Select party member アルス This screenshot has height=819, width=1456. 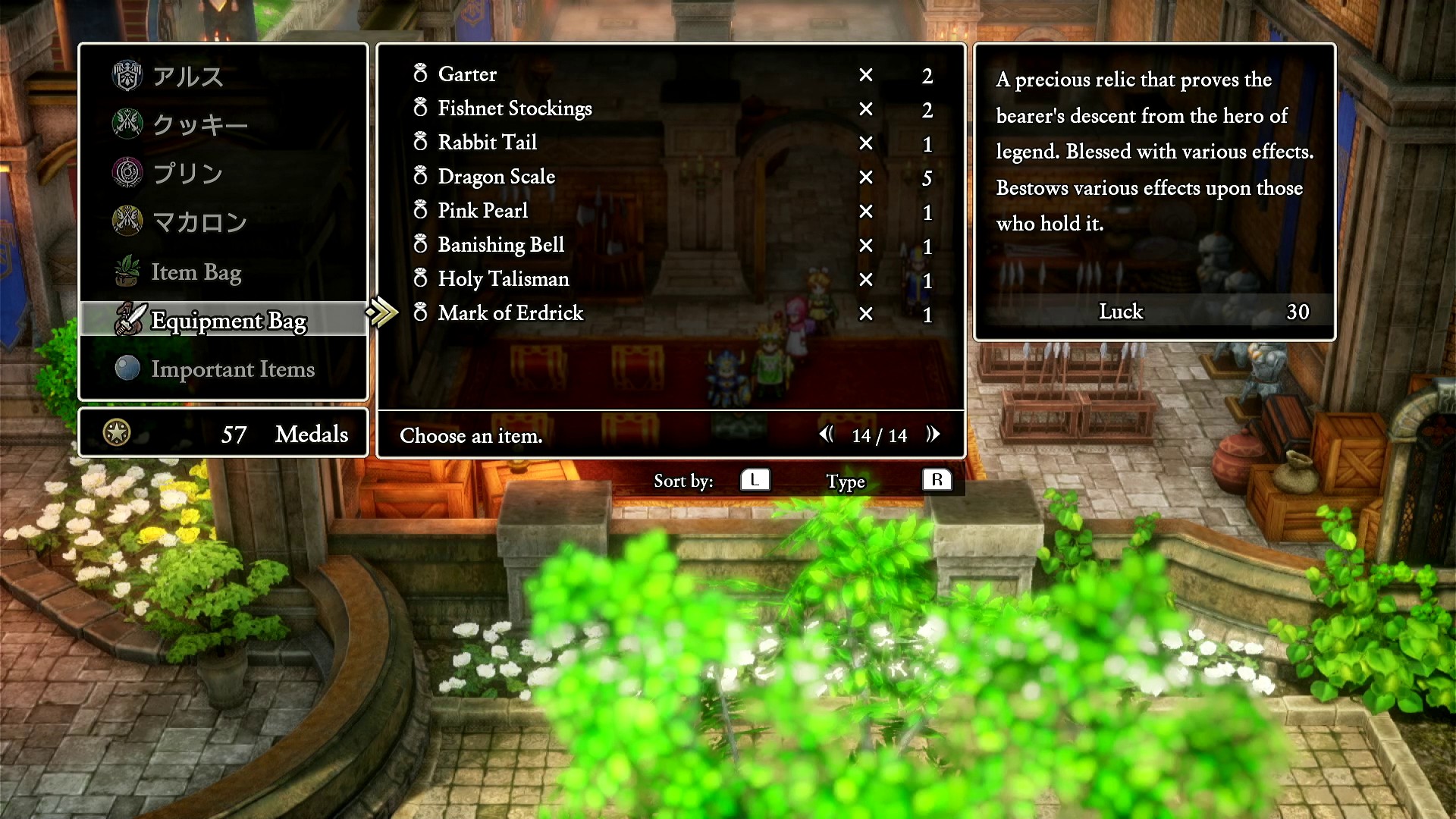[x=188, y=77]
